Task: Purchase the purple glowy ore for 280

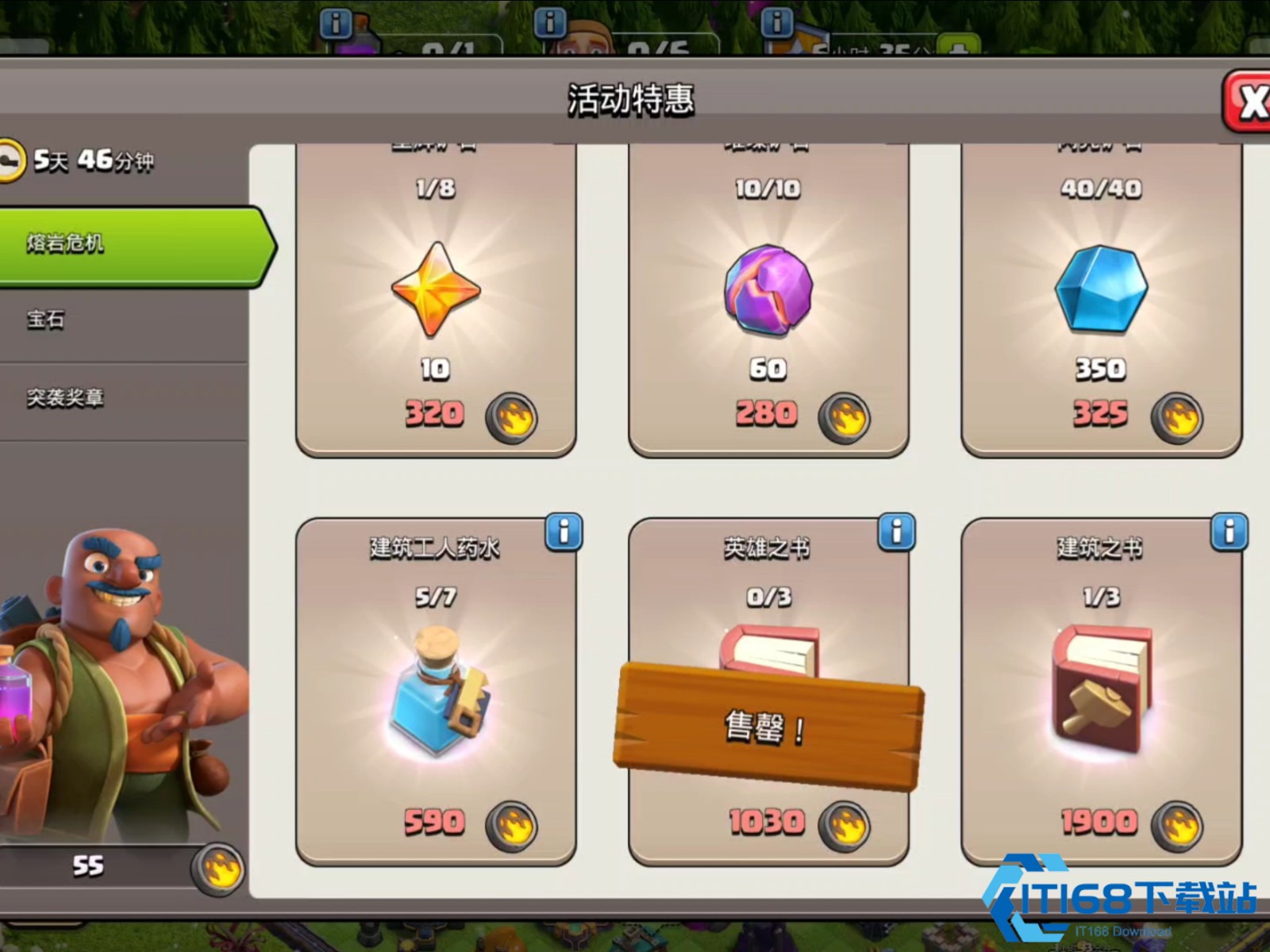Action: 768,301
